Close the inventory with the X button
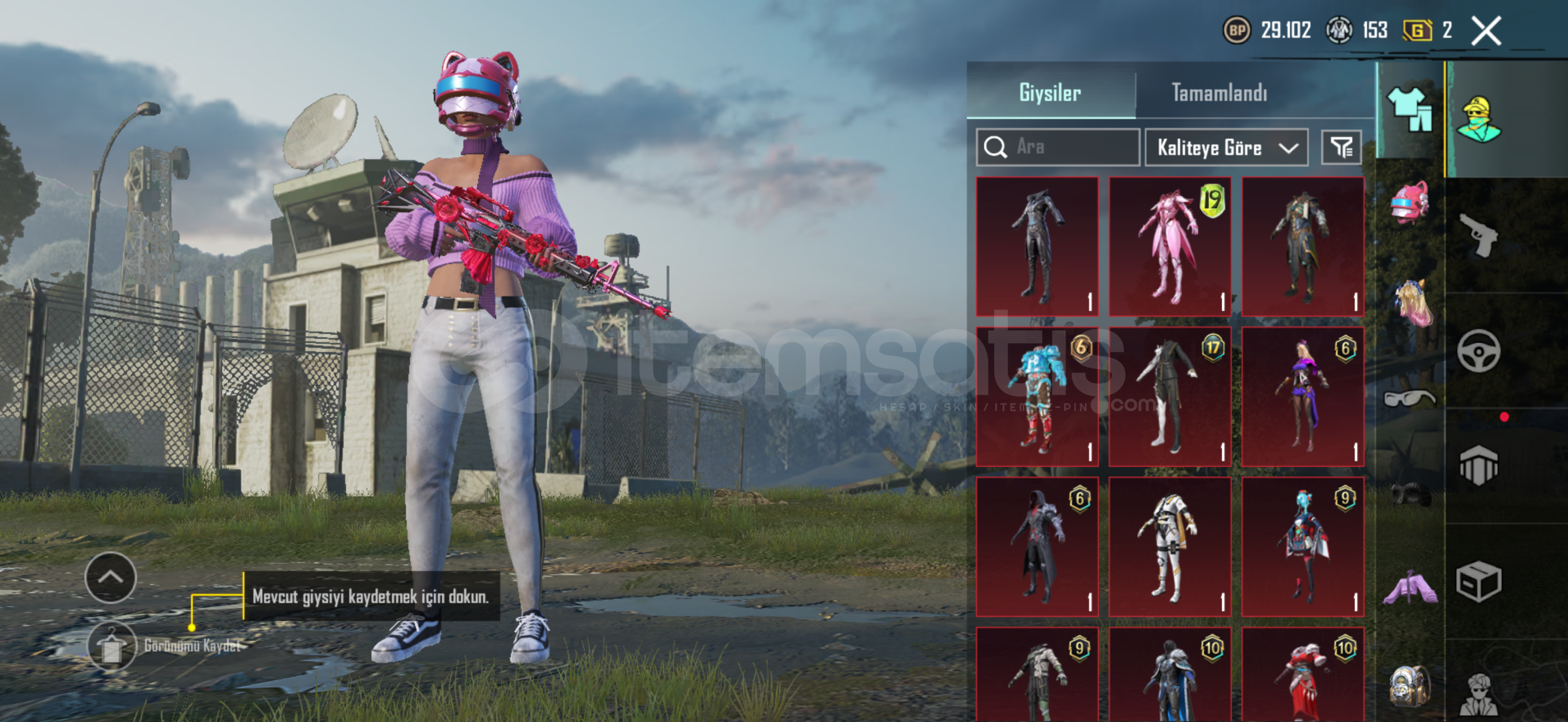The width and height of the screenshot is (1568, 722). pyautogui.click(x=1486, y=31)
